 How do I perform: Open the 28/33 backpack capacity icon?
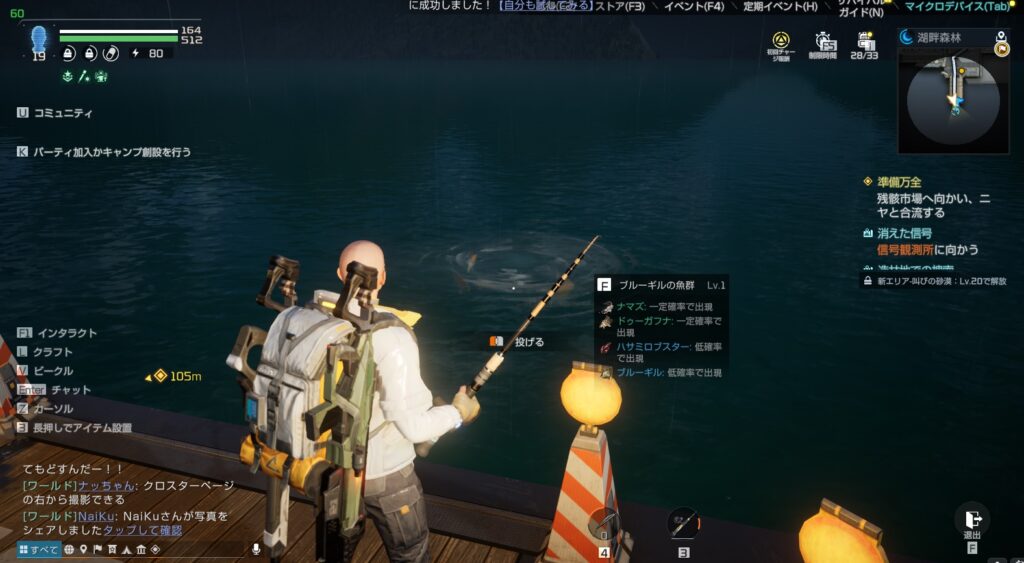point(865,45)
